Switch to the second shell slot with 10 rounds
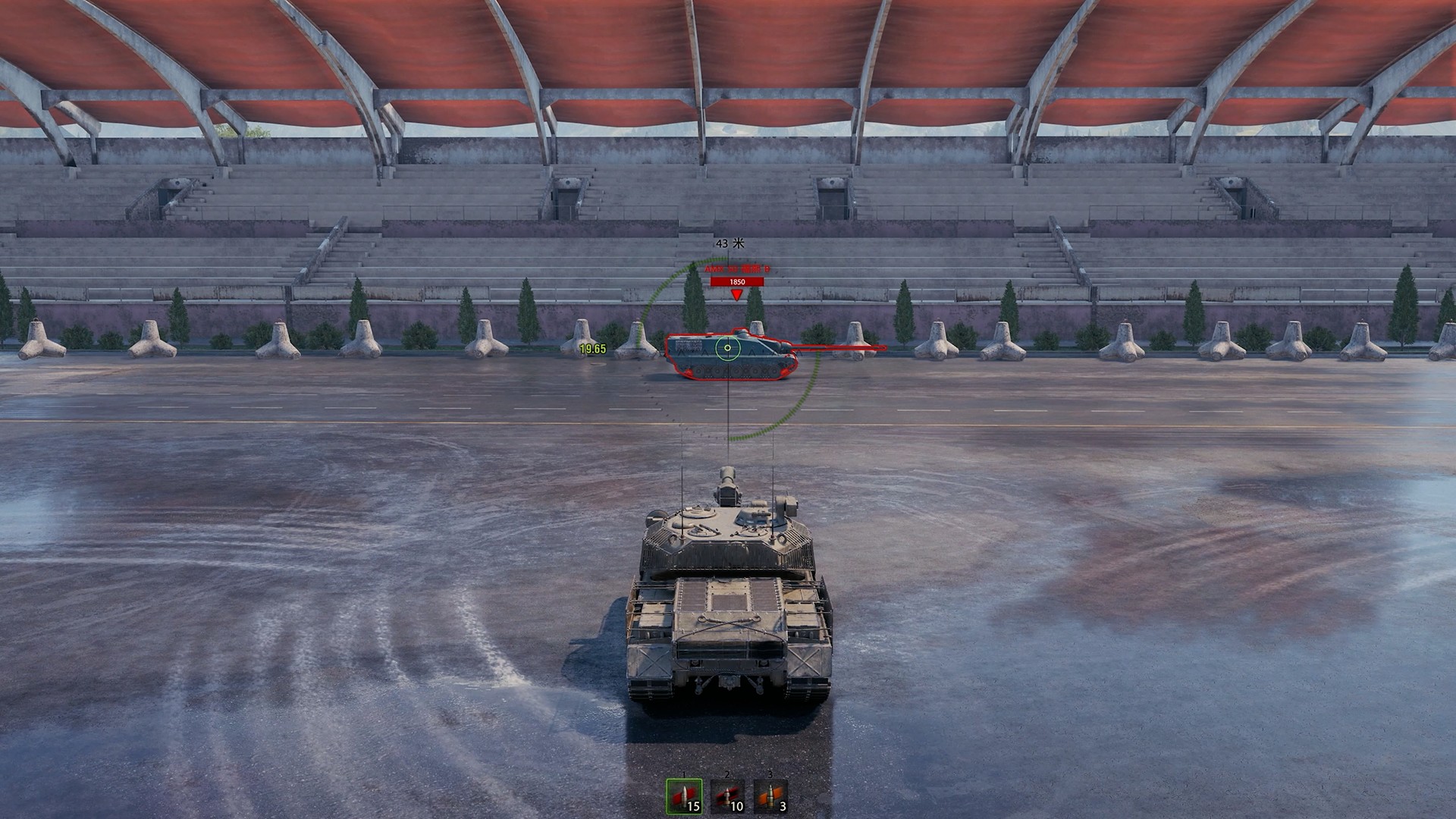 click(727, 796)
